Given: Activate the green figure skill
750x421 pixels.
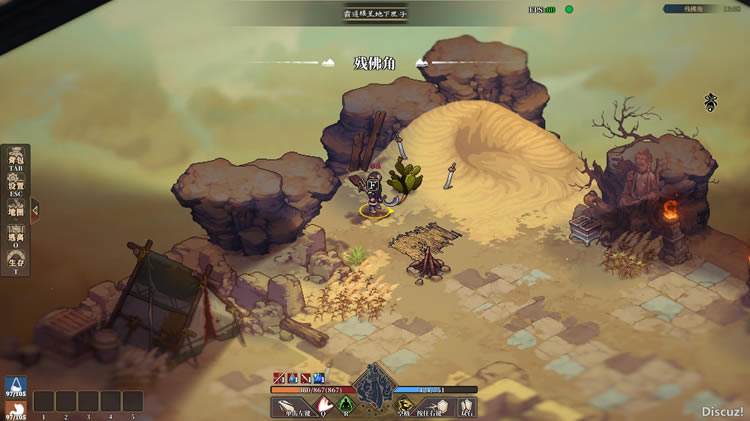Looking at the screenshot, I should pos(345,406).
